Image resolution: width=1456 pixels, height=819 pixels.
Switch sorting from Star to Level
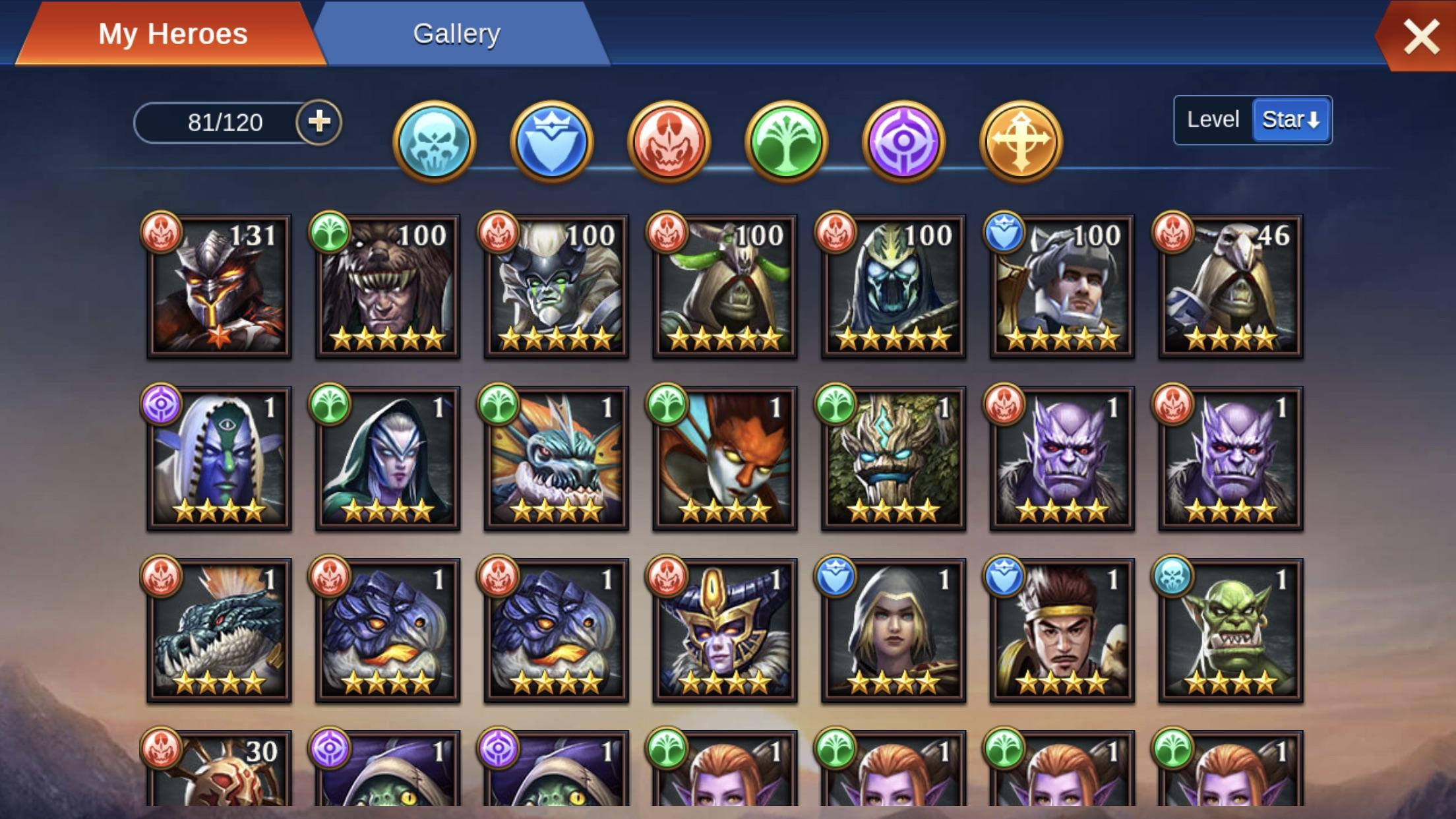tap(1212, 119)
